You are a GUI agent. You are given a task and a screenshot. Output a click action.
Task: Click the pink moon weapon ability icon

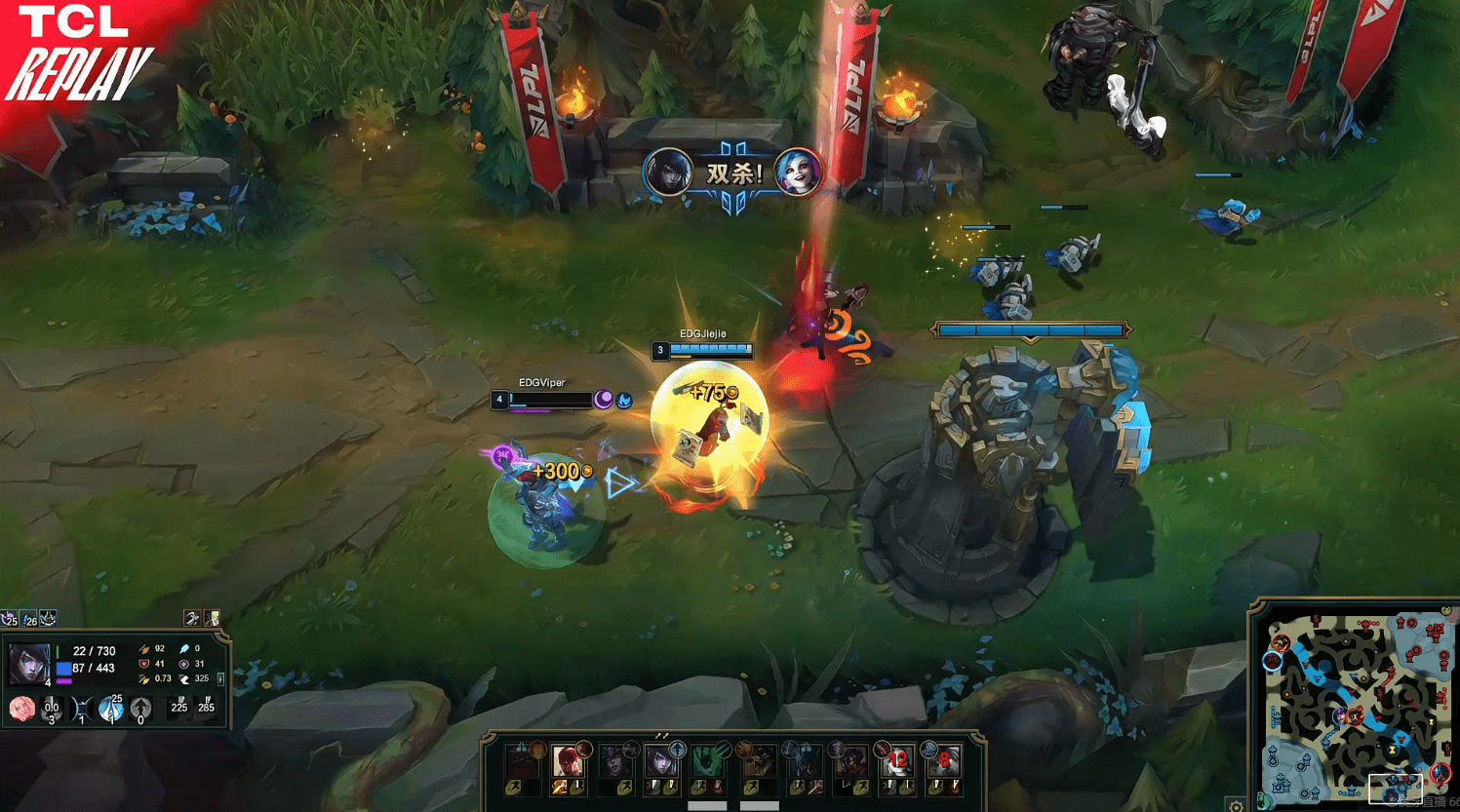21,709
